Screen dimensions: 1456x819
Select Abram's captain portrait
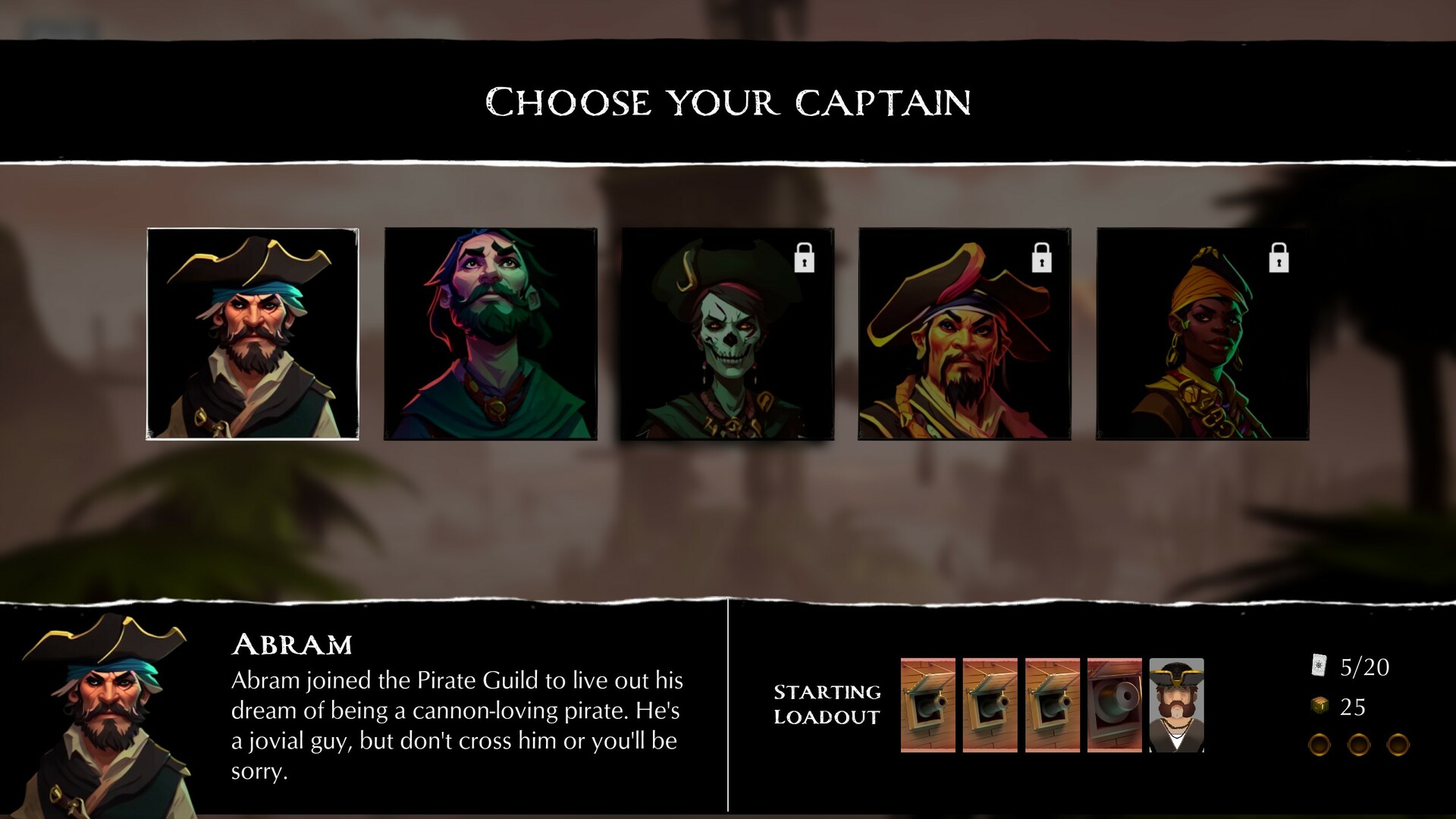click(x=254, y=334)
